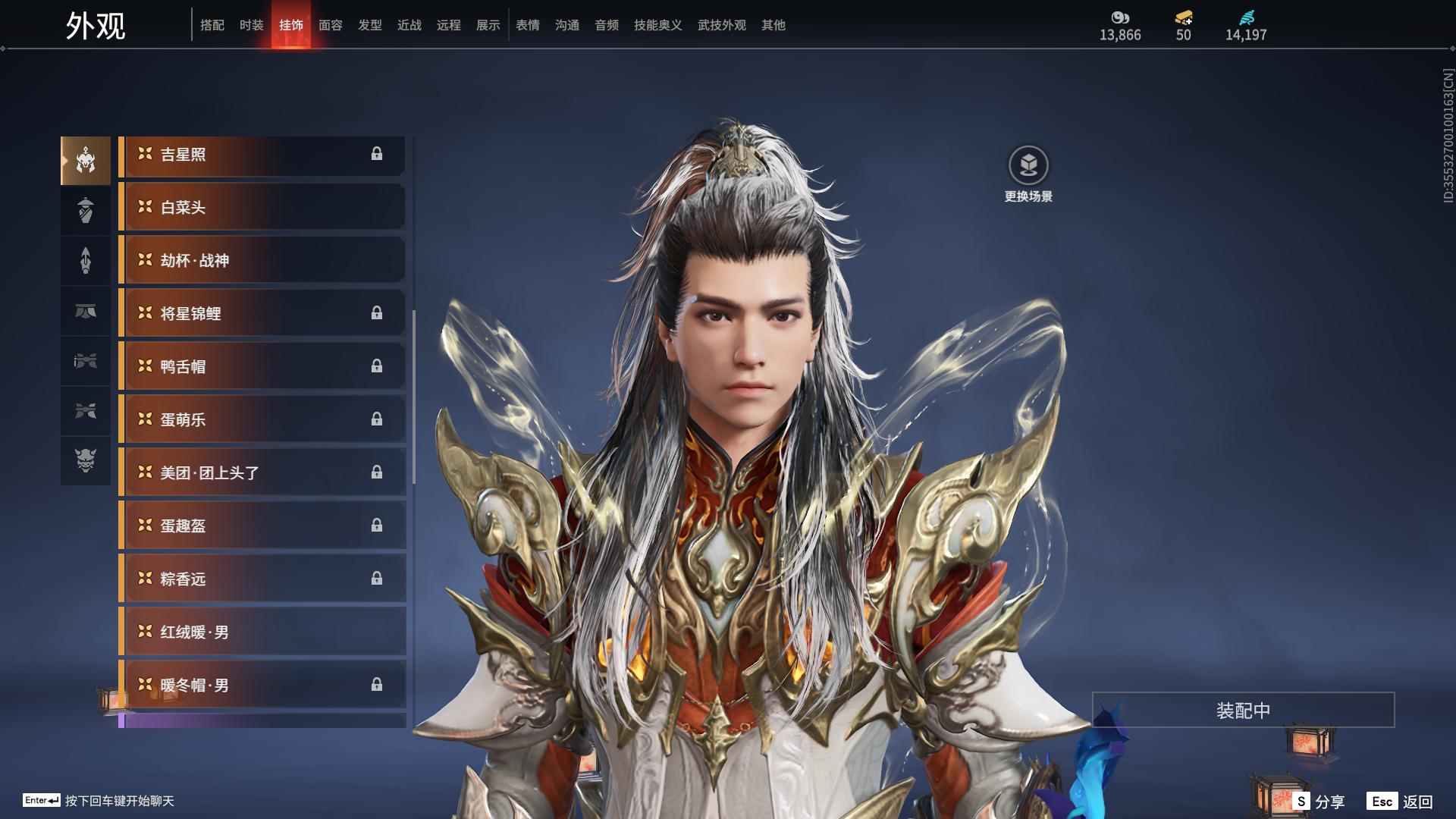
Task: Click the lock icon on 吉星照
Action: [x=377, y=154]
